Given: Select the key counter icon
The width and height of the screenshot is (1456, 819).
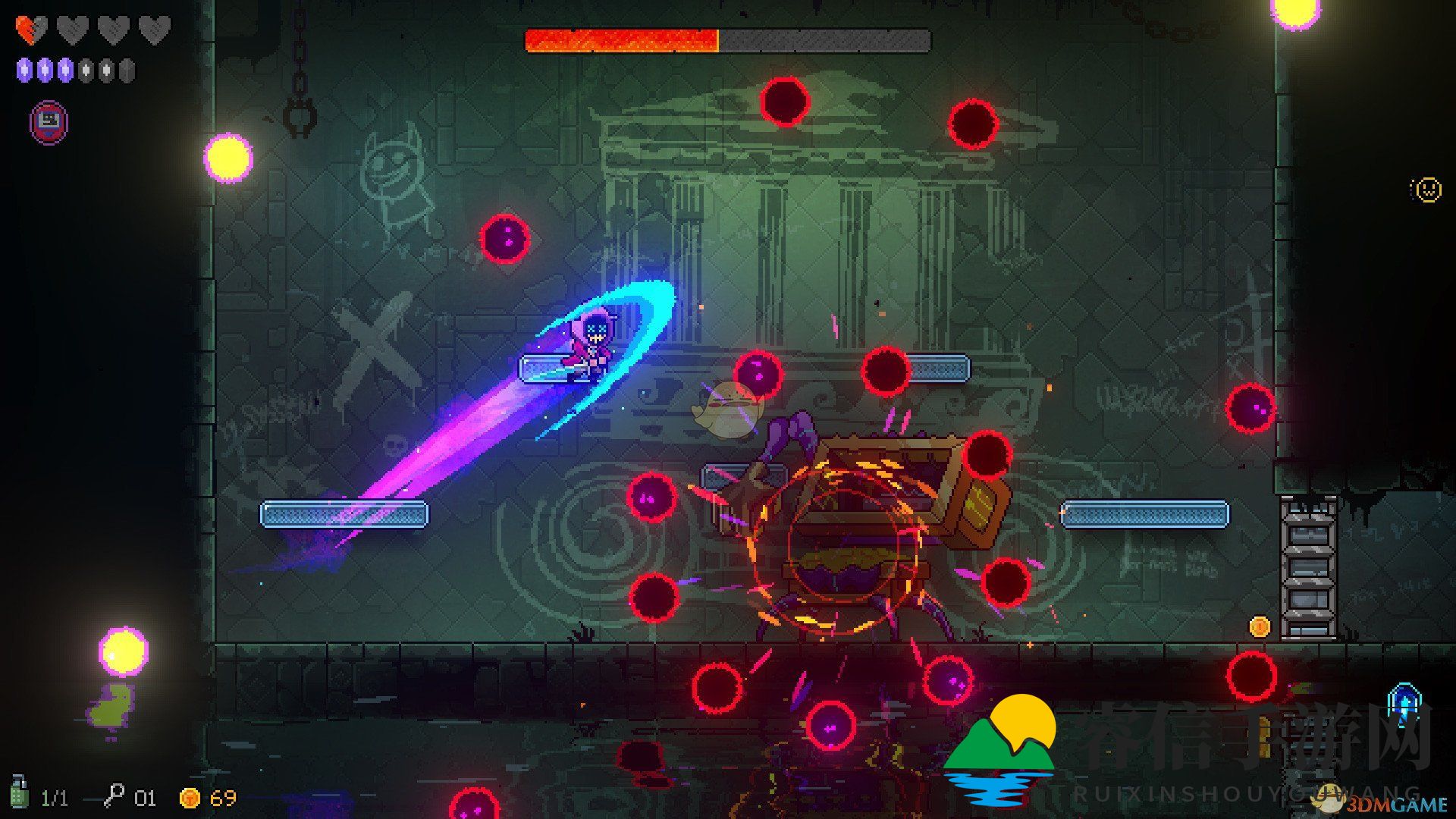Looking at the screenshot, I should 115,795.
